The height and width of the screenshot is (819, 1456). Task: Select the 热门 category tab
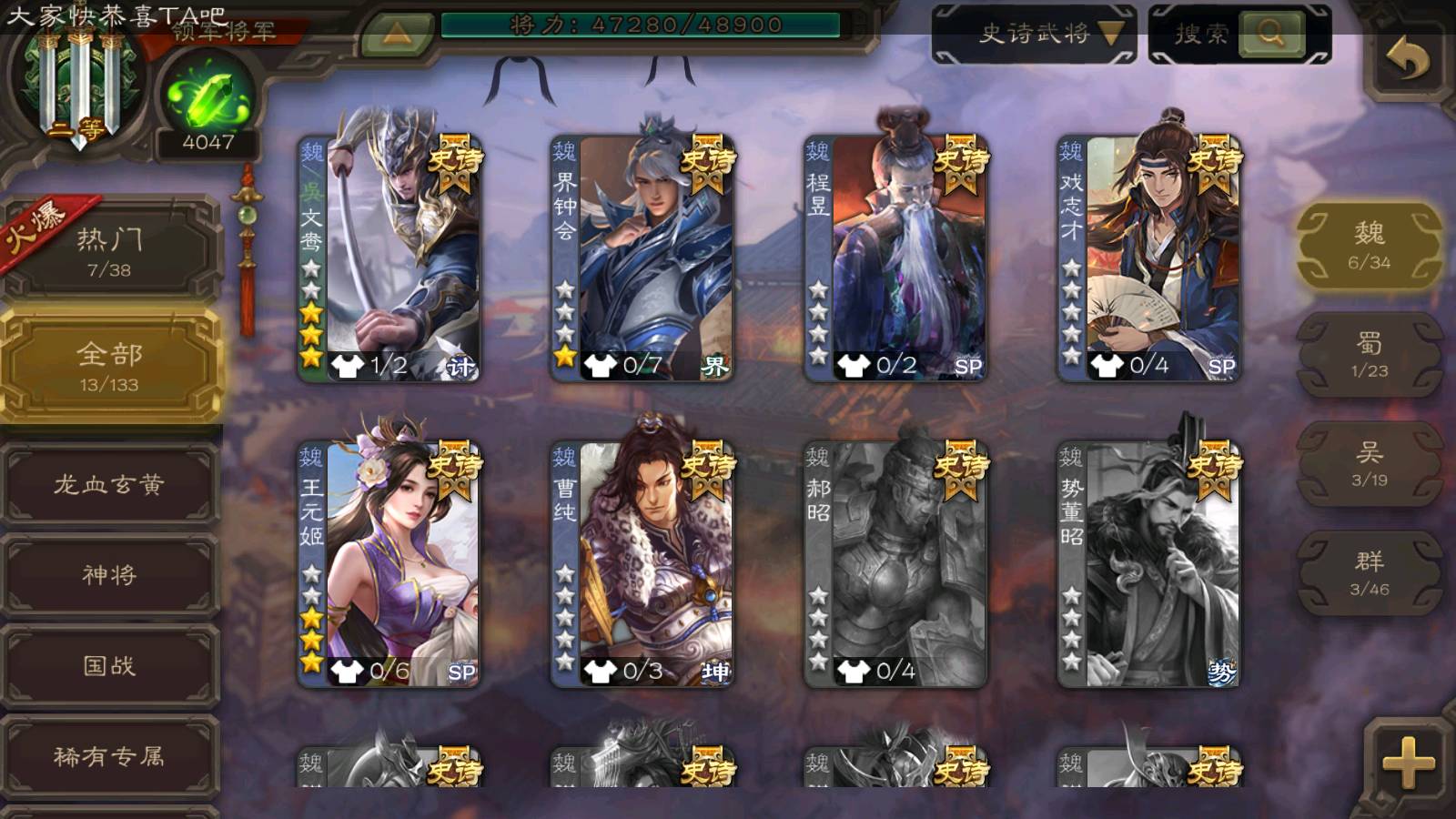109,250
